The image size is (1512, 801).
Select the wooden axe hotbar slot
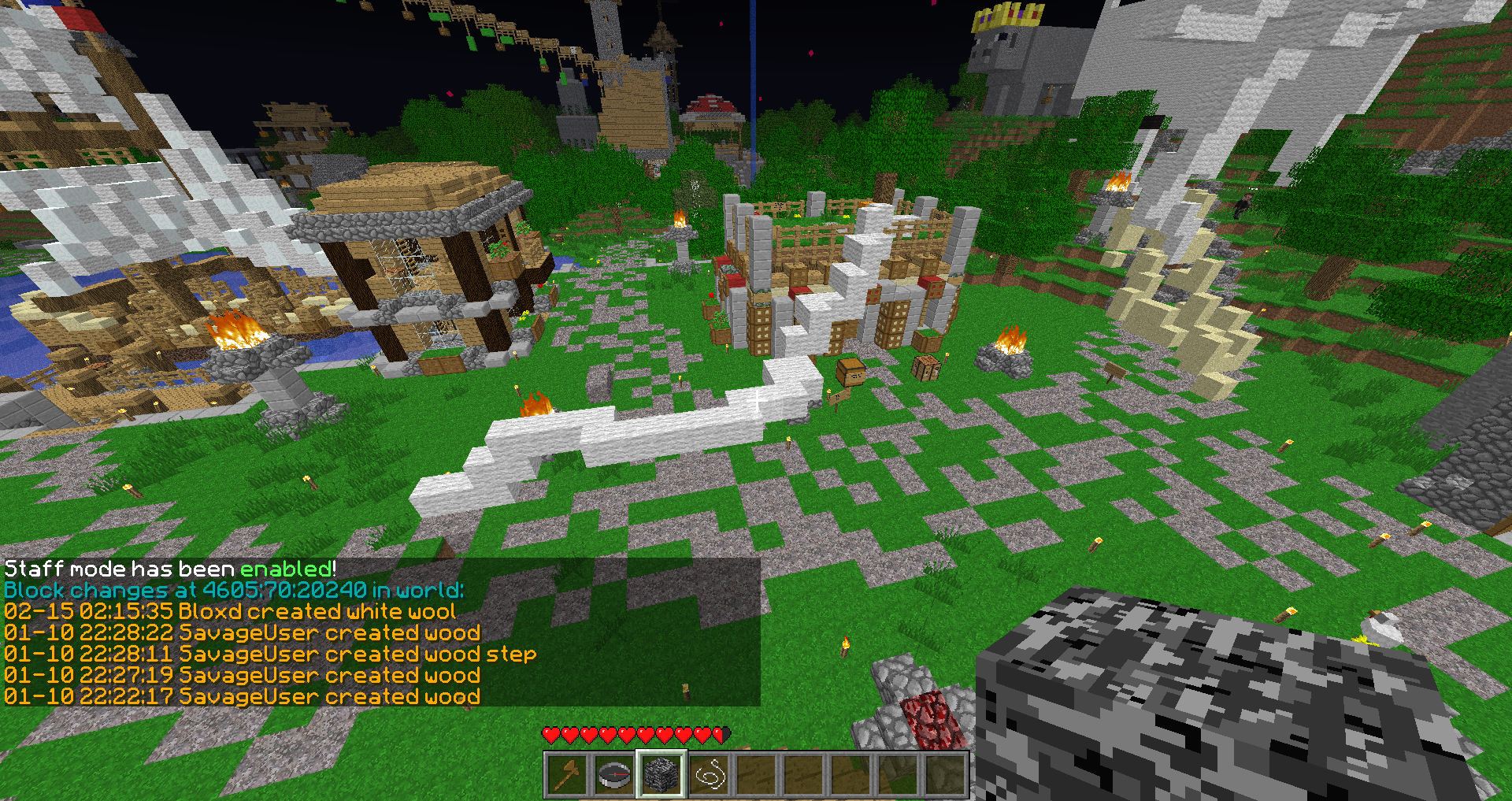coord(566,775)
